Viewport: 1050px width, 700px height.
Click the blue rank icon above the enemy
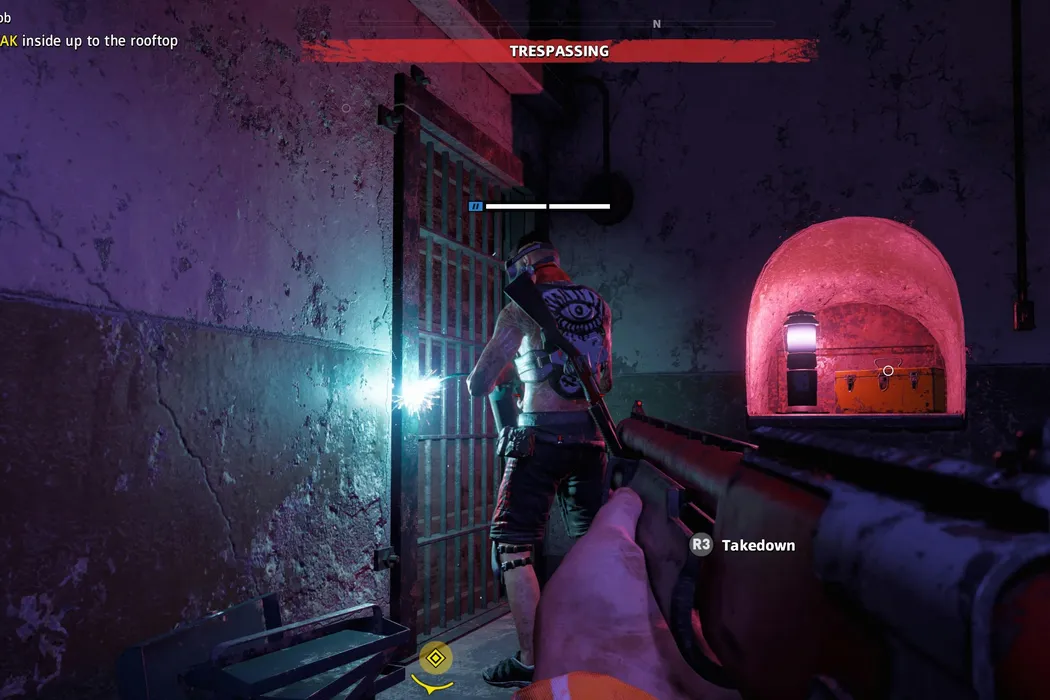coord(476,206)
